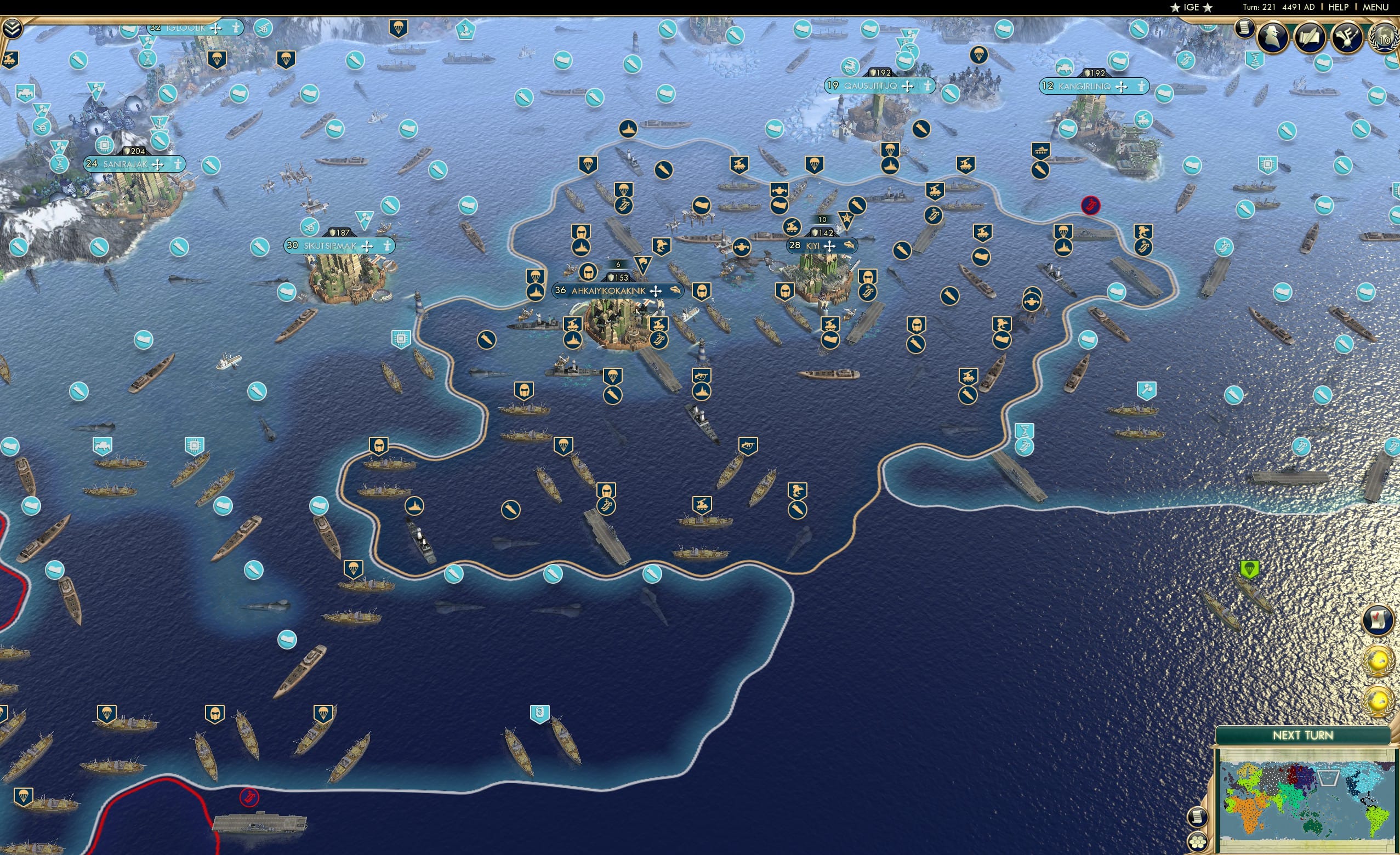
Task: Click the scroll notification icon left of minimap
Action: tap(1198, 817)
